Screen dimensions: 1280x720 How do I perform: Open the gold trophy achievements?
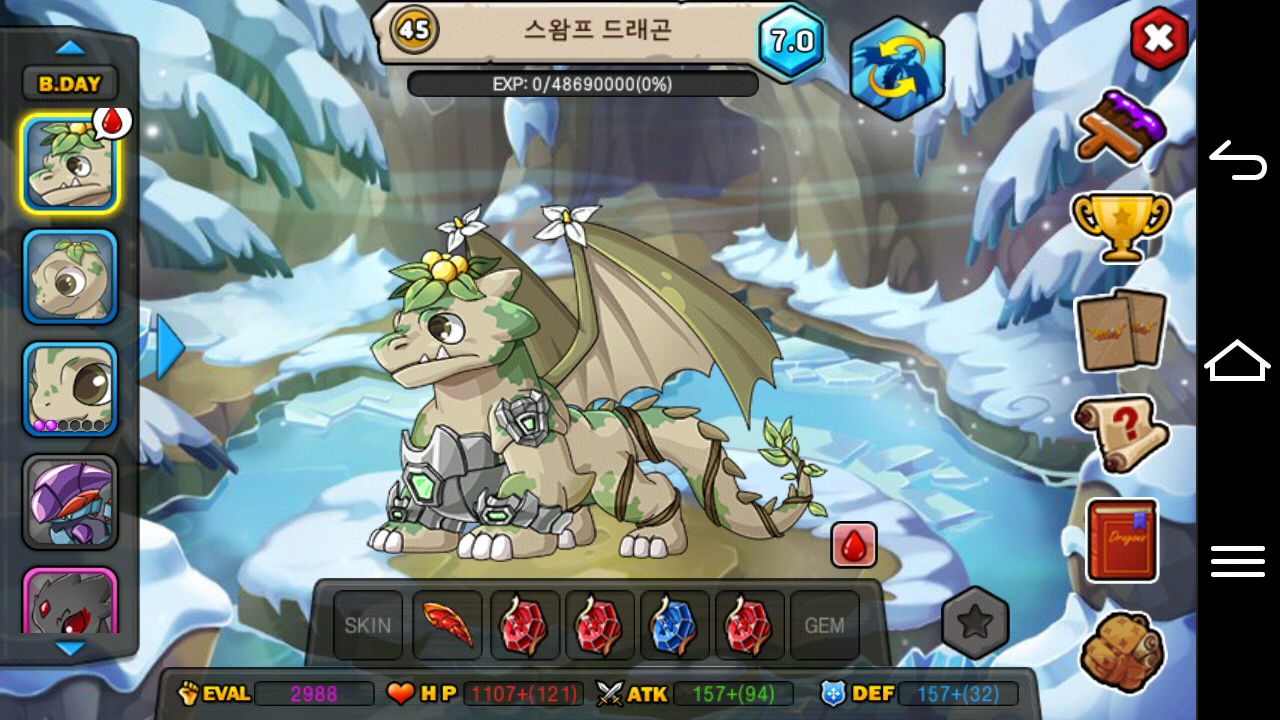tap(1121, 224)
